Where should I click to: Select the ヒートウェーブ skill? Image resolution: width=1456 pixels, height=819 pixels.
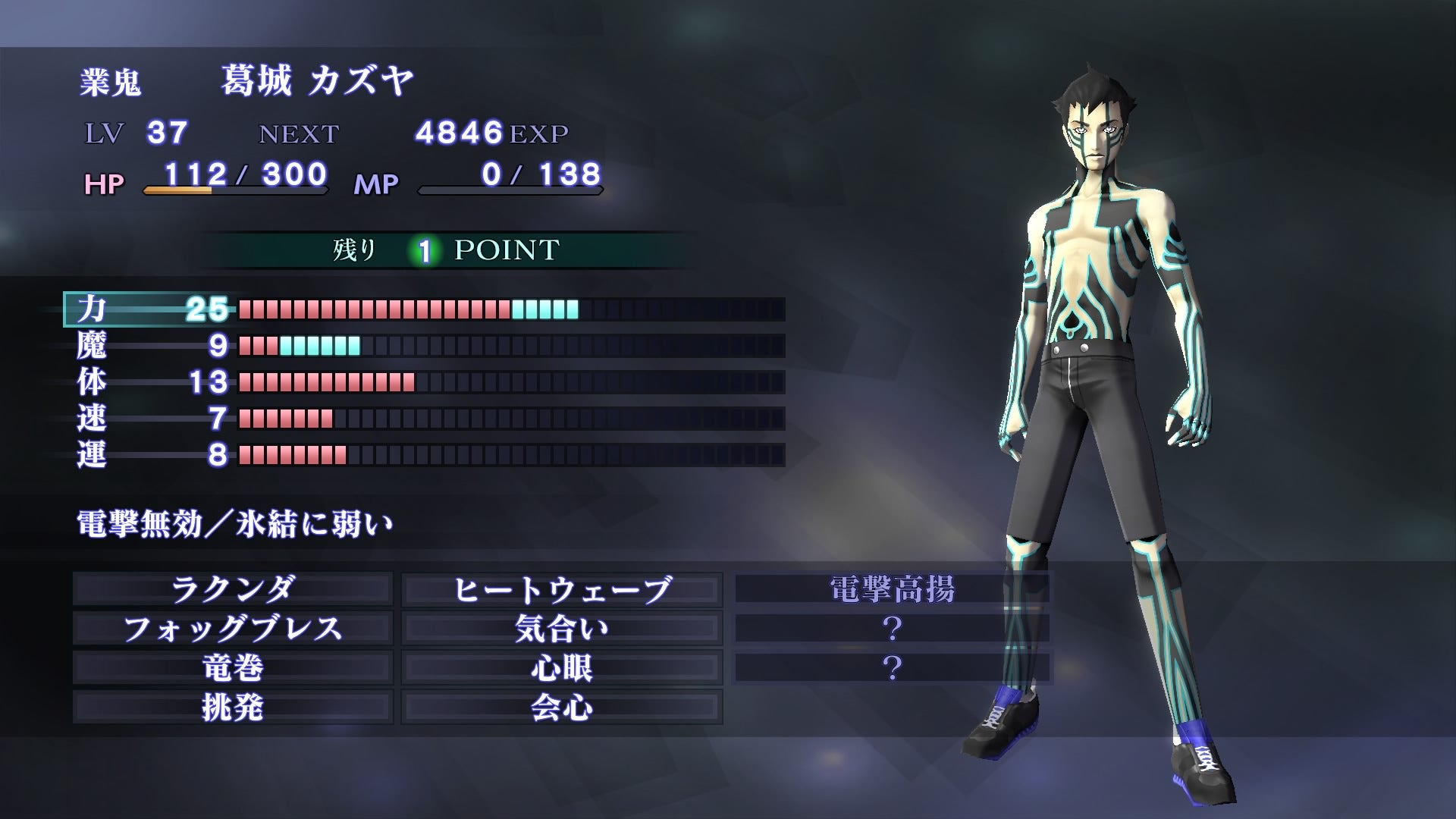pyautogui.click(x=562, y=589)
